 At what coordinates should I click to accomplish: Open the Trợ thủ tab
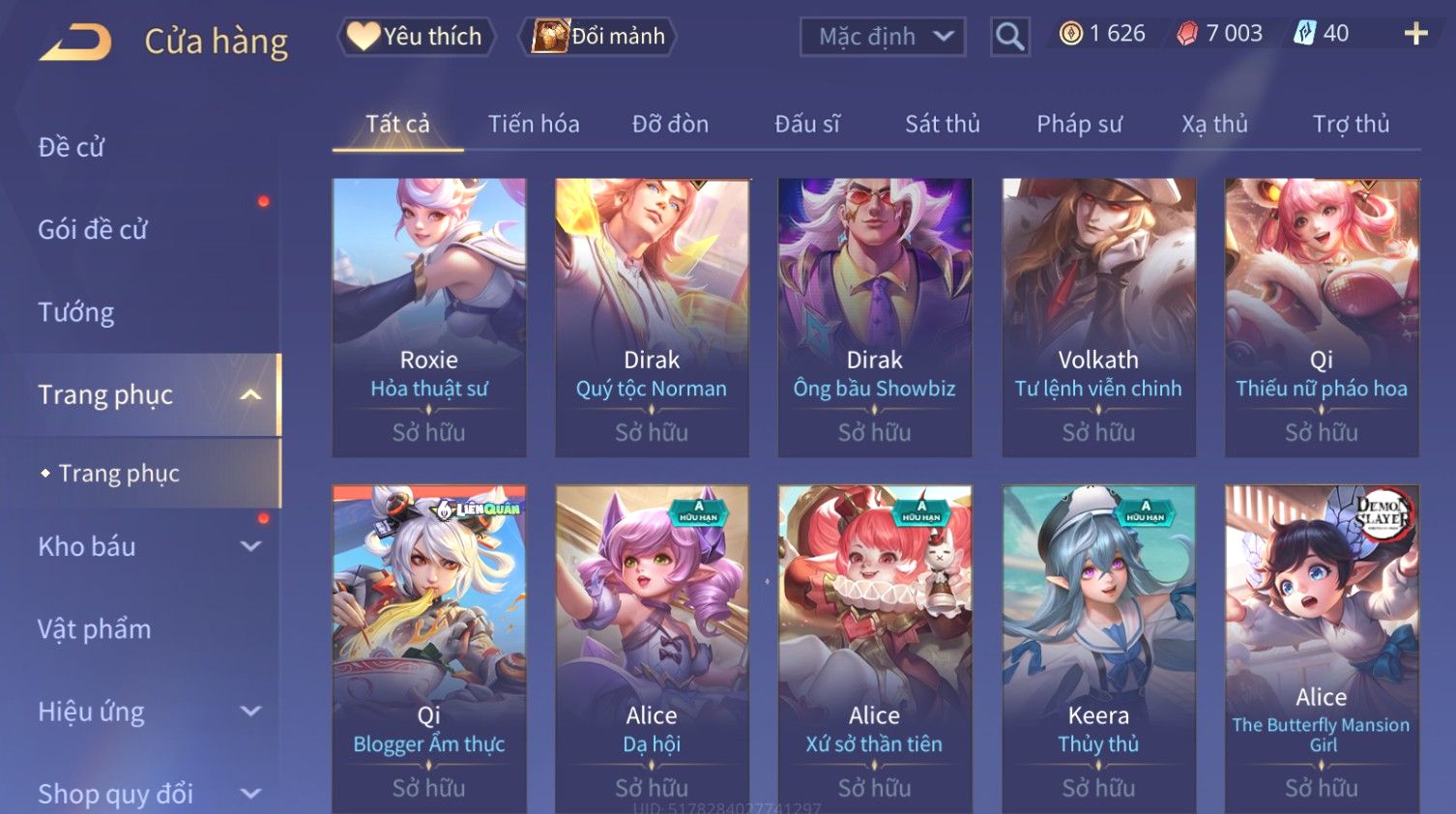click(1351, 124)
